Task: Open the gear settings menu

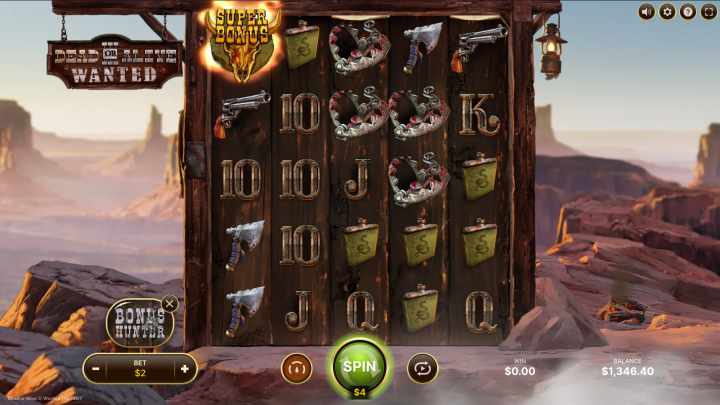Action: click(x=667, y=12)
